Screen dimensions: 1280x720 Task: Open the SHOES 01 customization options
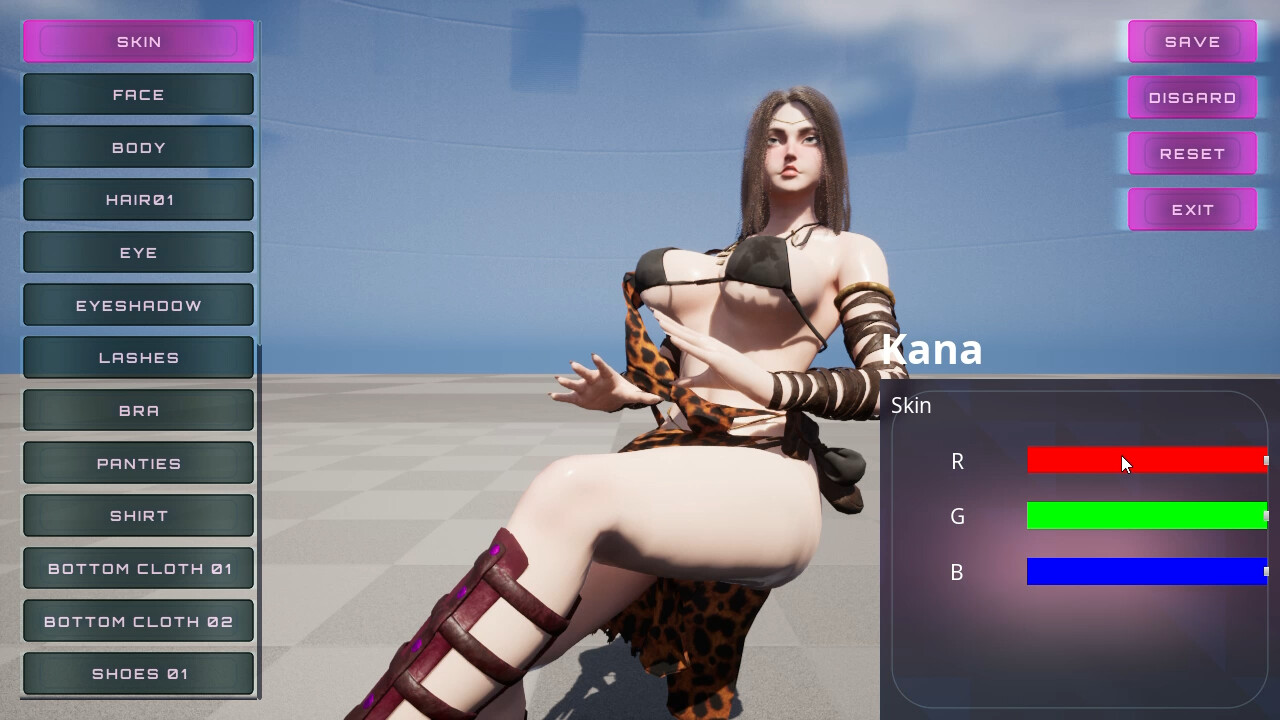pyautogui.click(x=138, y=673)
